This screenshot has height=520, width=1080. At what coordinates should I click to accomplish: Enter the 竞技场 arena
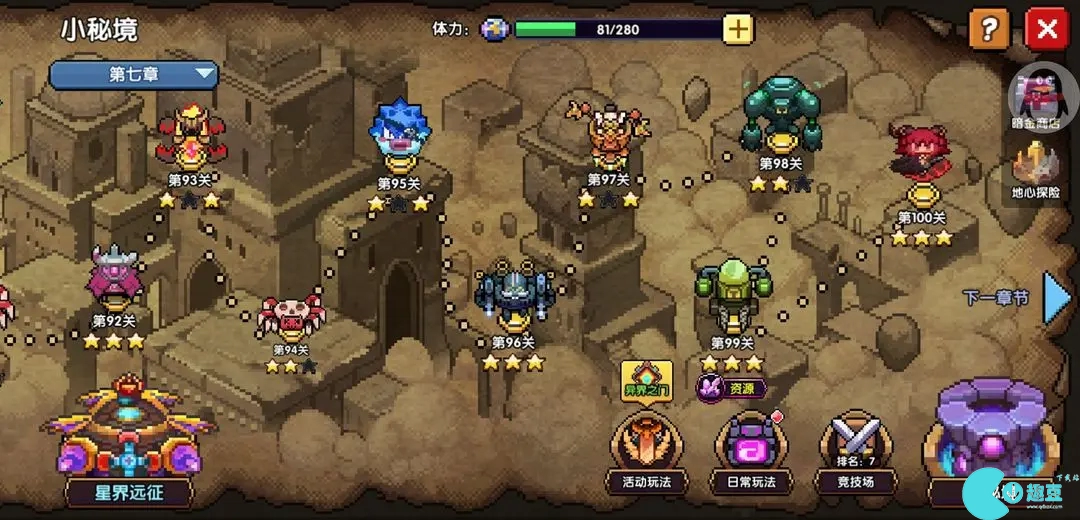(855, 452)
